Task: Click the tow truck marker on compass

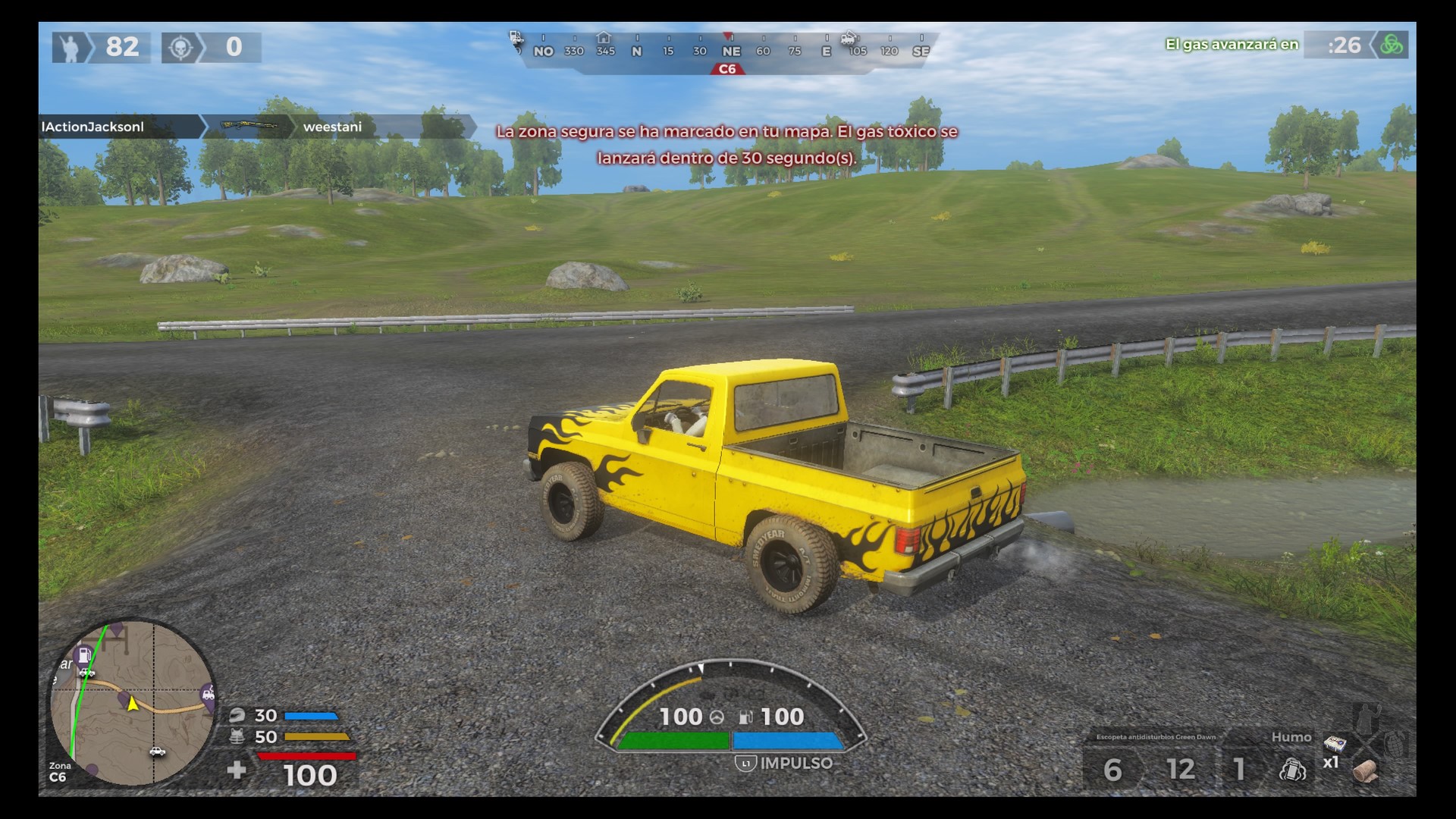Action: (x=849, y=38)
